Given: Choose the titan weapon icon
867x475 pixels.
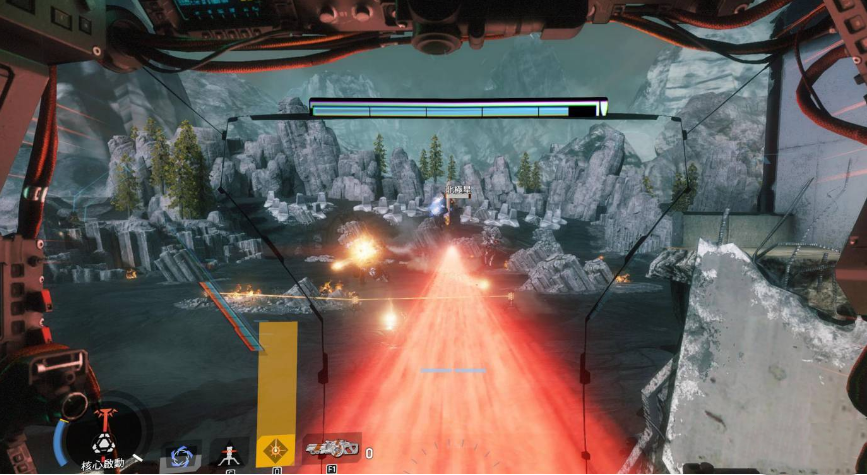Looking at the screenshot, I should click(x=332, y=452).
